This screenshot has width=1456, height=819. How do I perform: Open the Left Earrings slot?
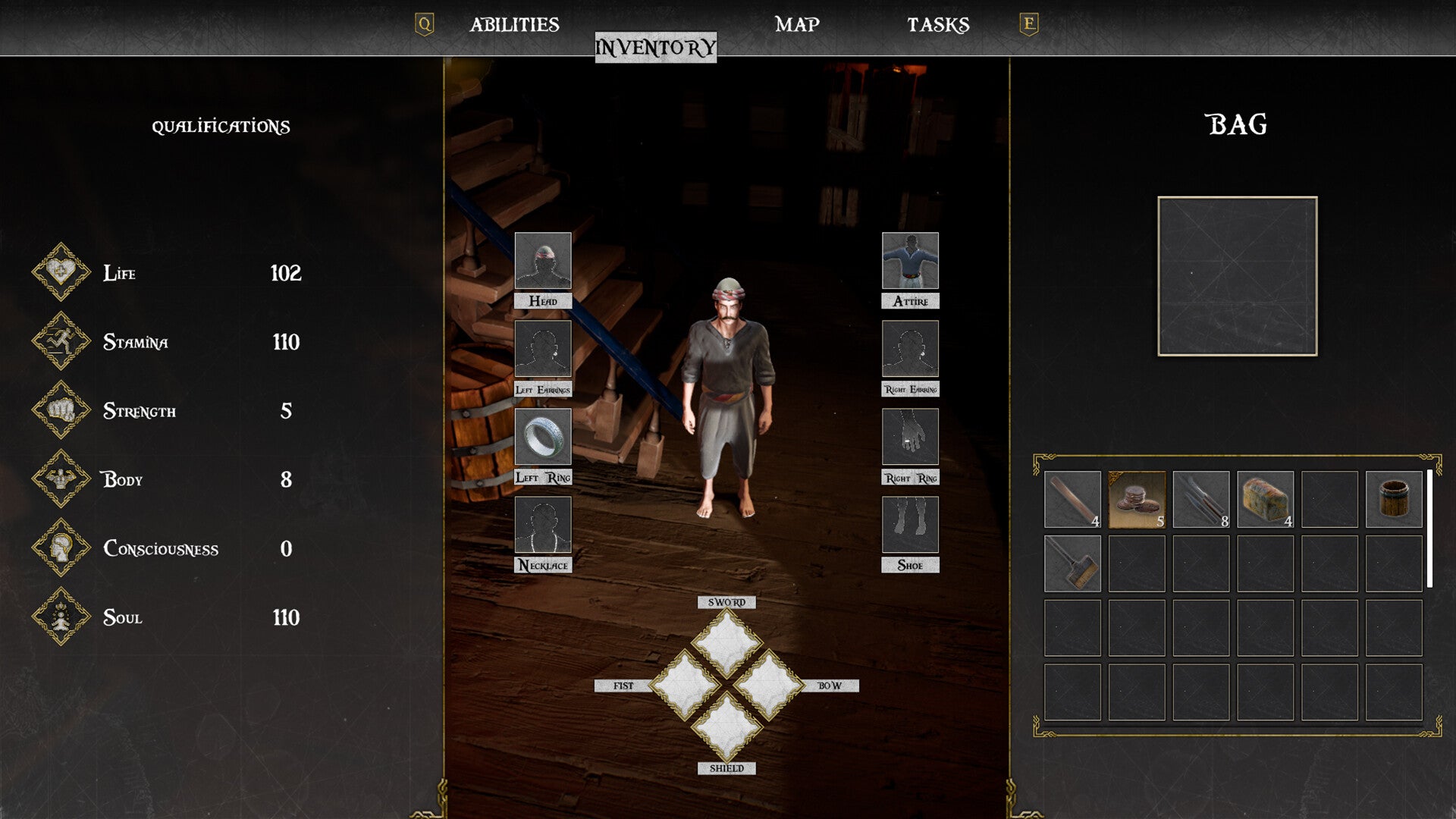(543, 349)
